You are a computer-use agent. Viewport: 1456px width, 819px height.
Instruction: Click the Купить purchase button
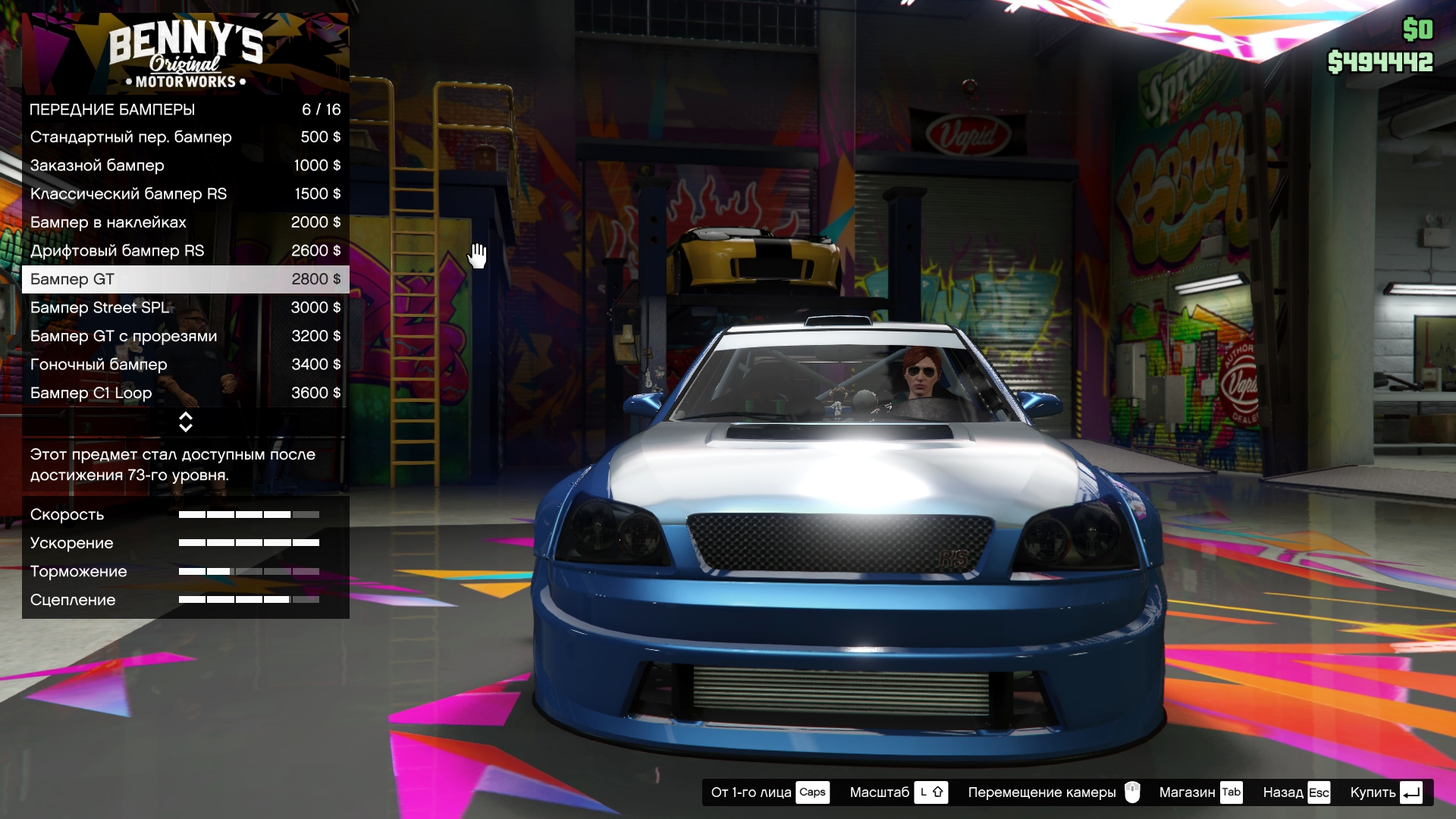[1385, 792]
